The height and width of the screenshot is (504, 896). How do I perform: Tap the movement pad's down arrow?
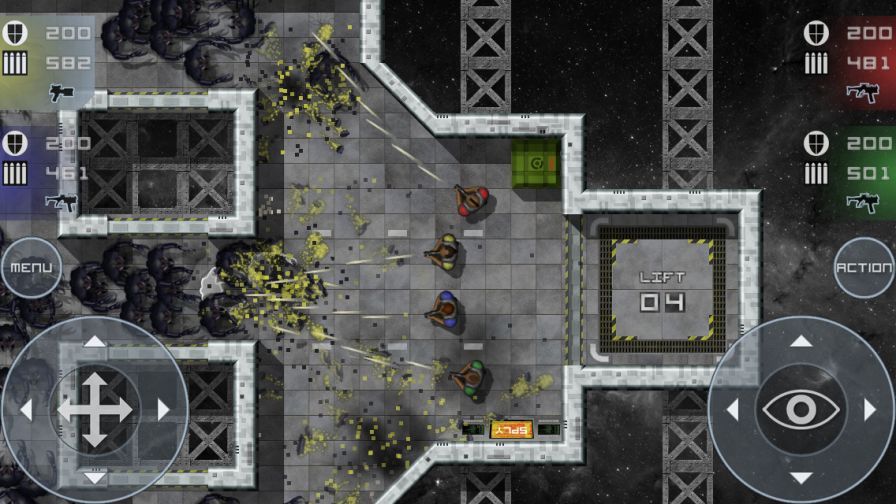pyautogui.click(x=94, y=477)
